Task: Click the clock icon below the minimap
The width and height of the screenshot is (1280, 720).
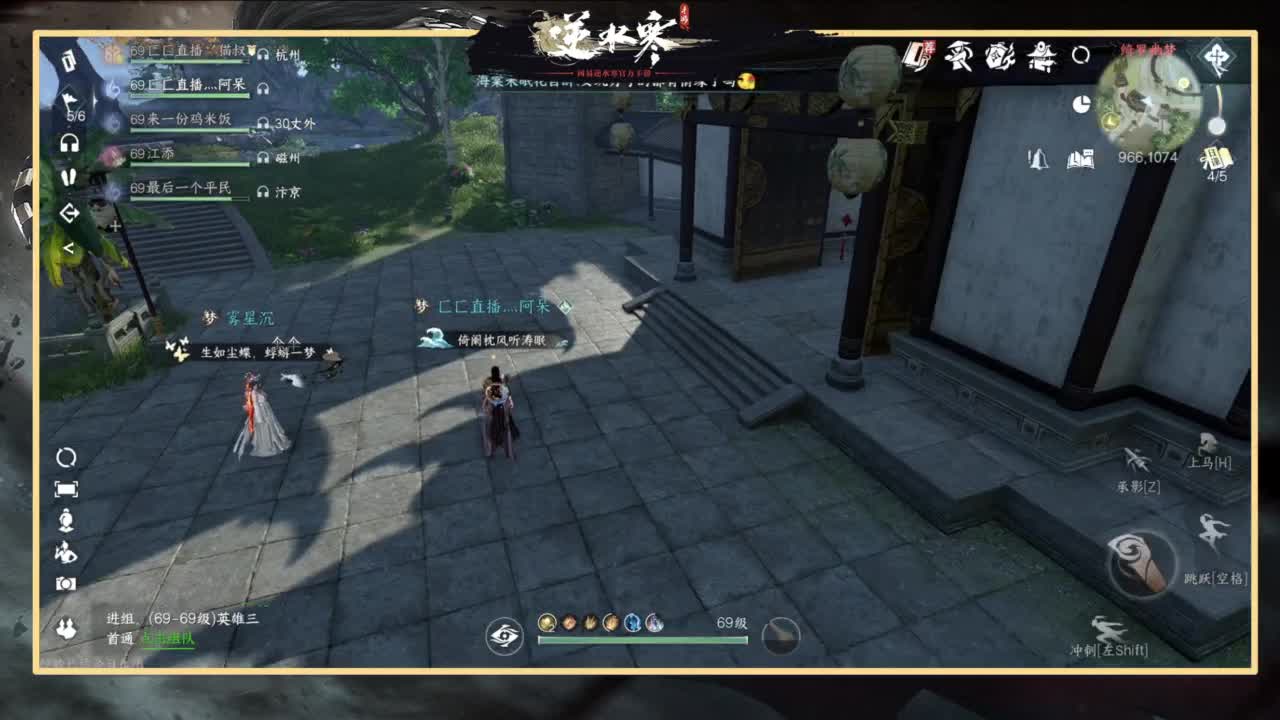Action: pyautogui.click(x=1081, y=104)
